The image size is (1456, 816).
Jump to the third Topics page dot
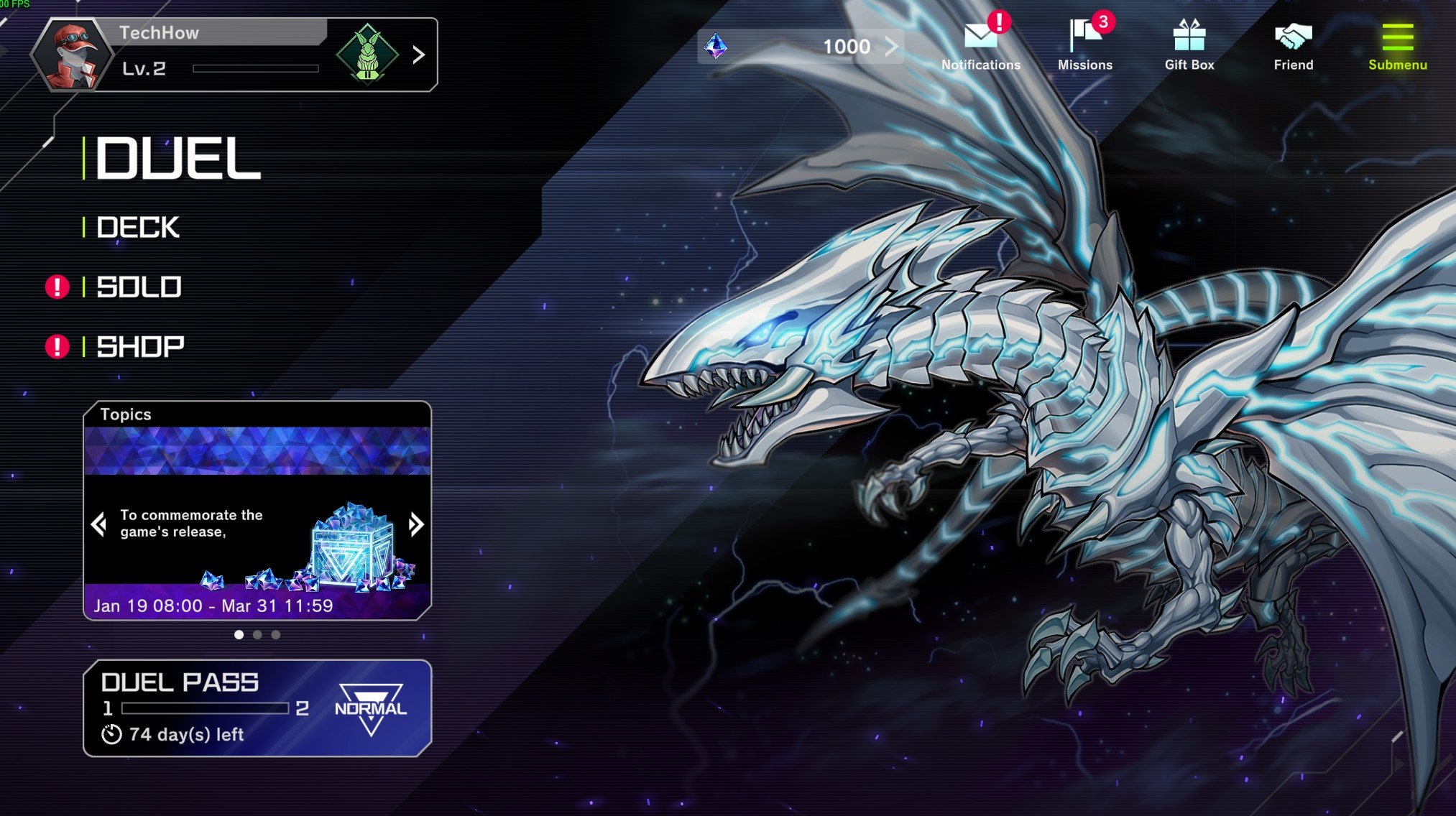coord(276,635)
